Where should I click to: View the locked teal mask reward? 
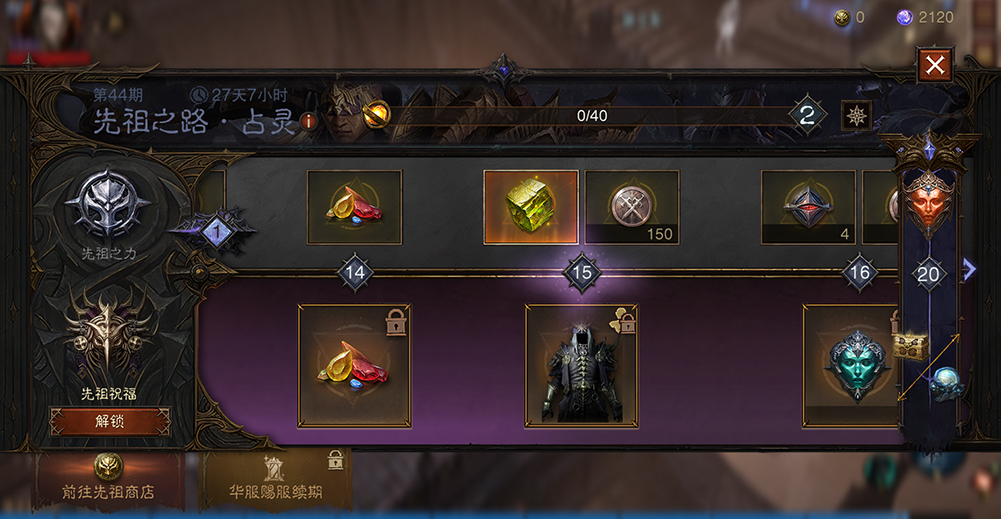coord(856,365)
